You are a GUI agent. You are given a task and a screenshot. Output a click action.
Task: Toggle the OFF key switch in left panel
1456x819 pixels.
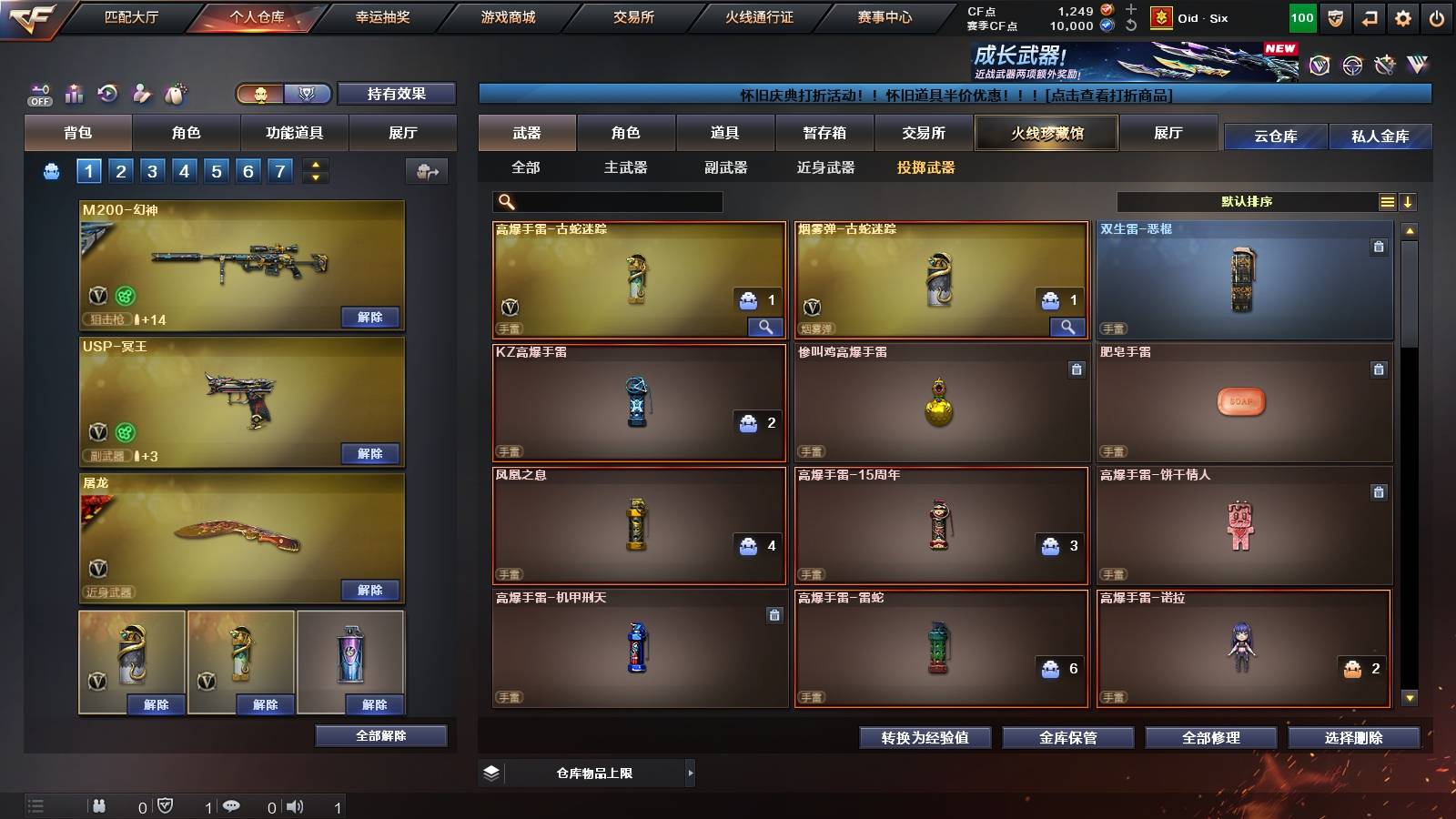click(x=39, y=93)
